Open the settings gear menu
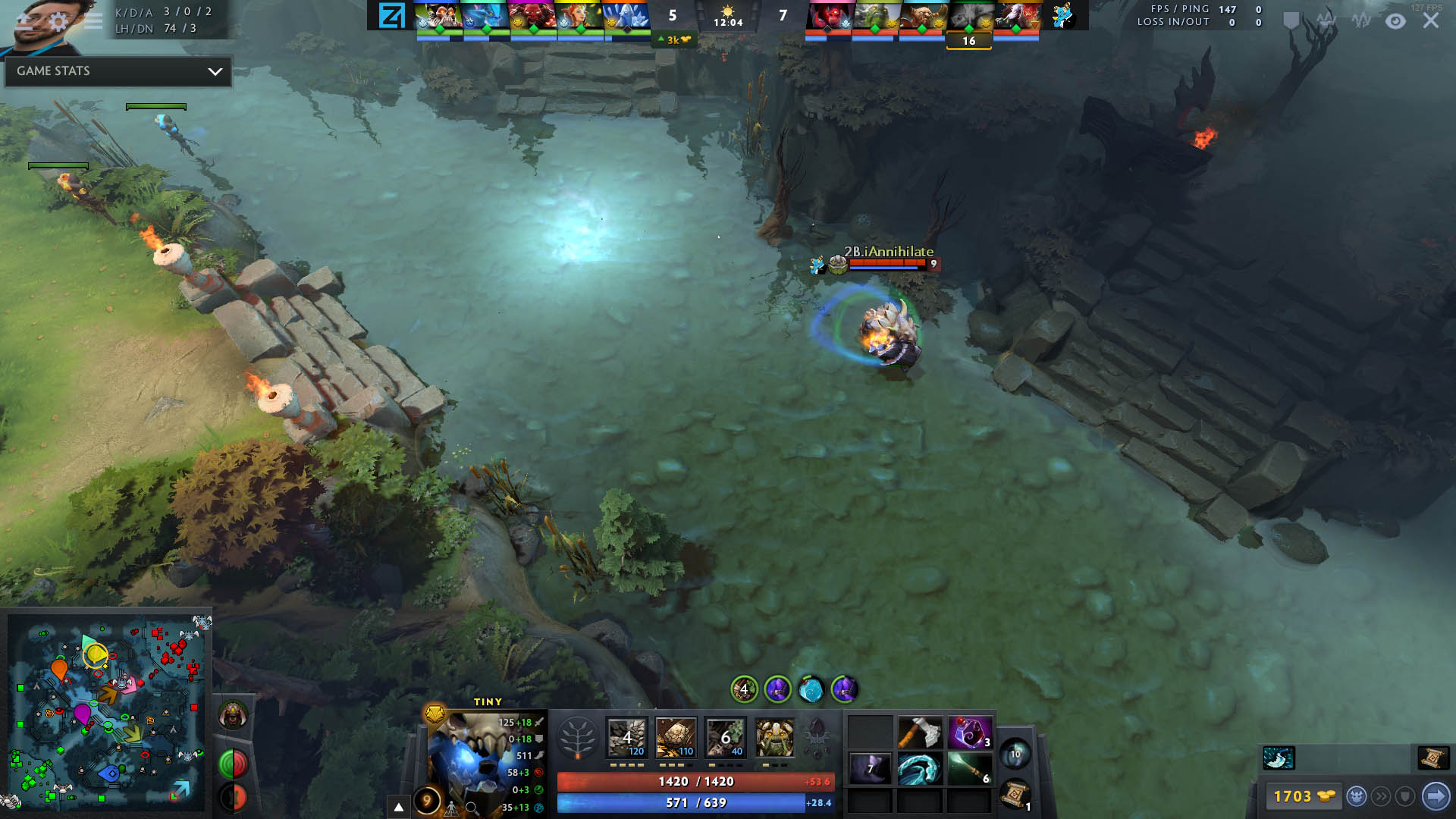The width and height of the screenshot is (1456, 819). coord(59,21)
